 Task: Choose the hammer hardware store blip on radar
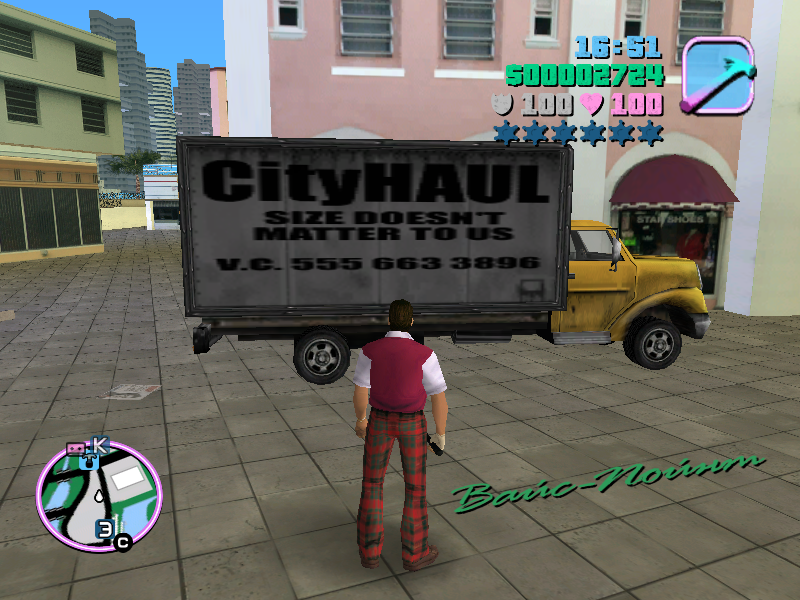click(89, 461)
